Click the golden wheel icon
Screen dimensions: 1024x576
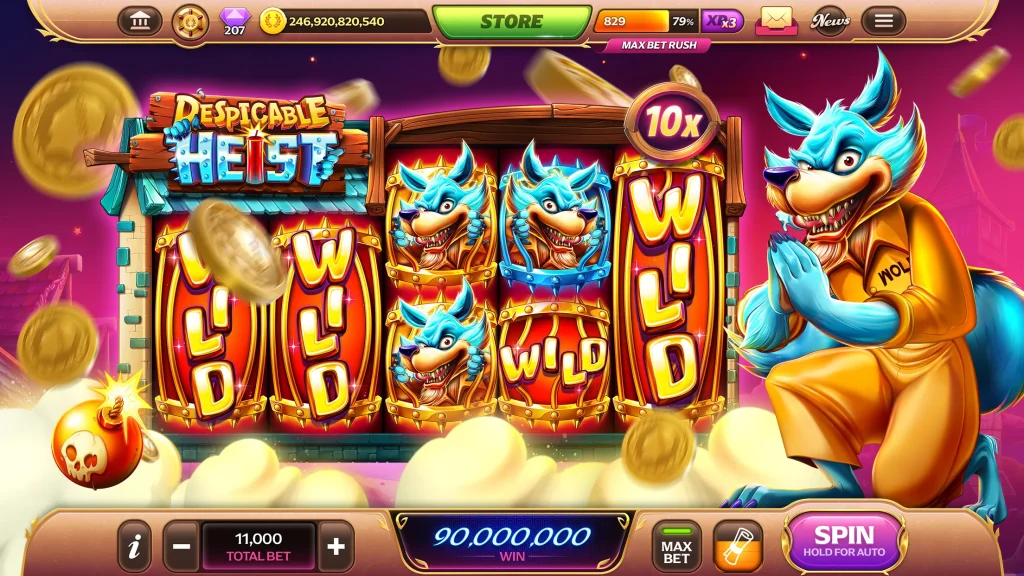[x=190, y=21]
